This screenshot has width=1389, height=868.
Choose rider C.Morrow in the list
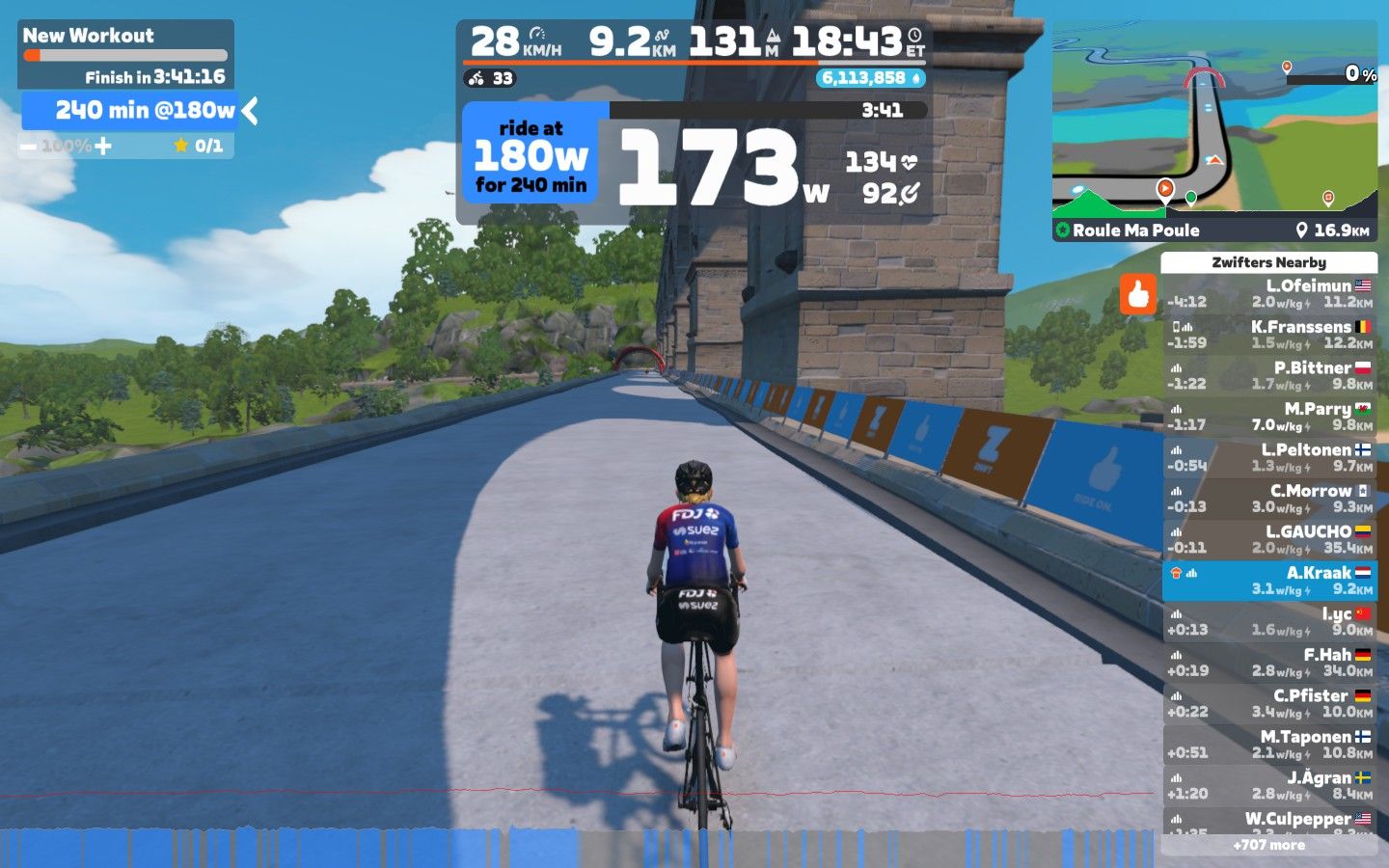coord(1268,499)
